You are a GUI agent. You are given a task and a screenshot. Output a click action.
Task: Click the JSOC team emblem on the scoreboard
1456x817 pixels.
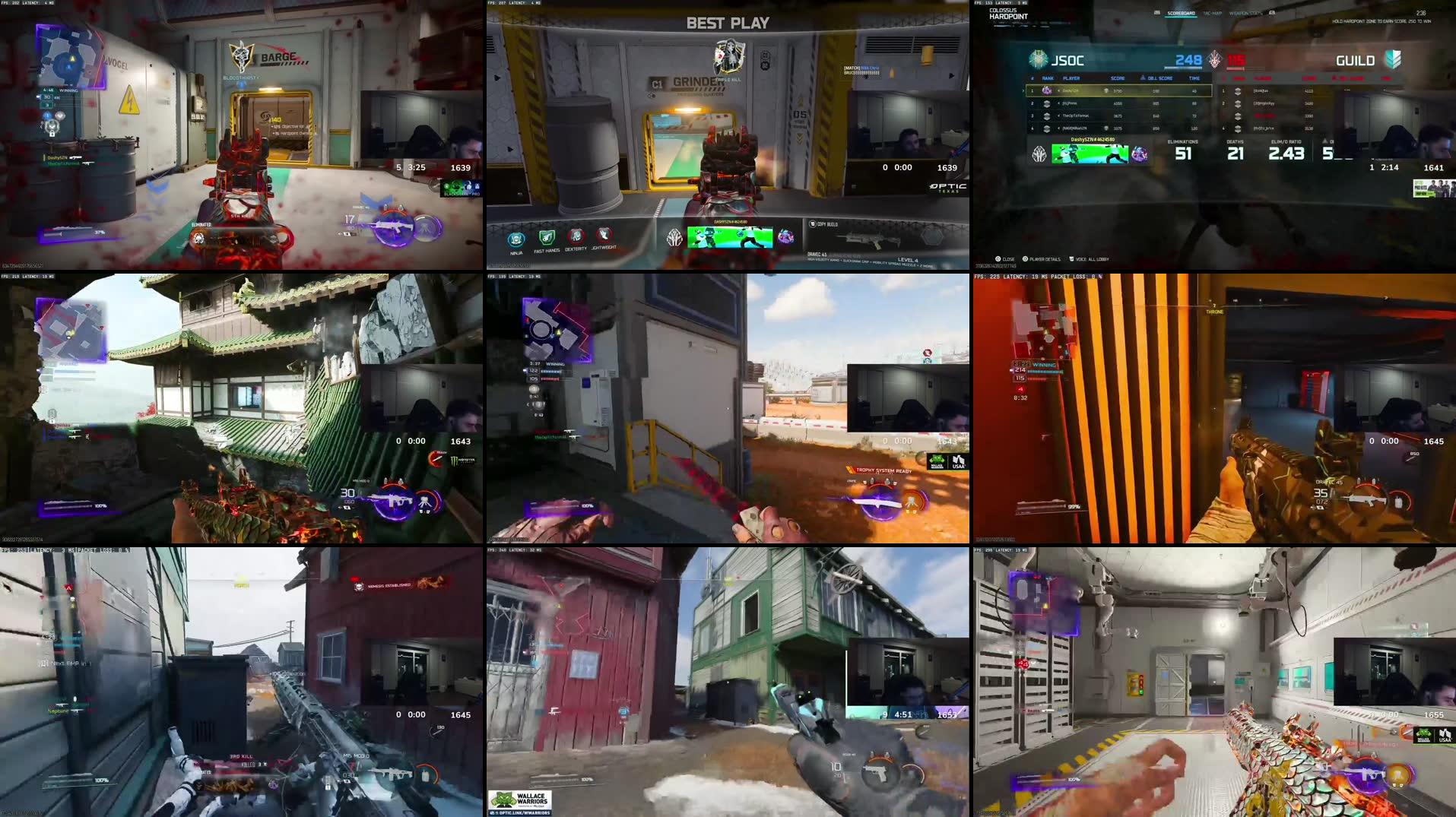pos(1039,59)
